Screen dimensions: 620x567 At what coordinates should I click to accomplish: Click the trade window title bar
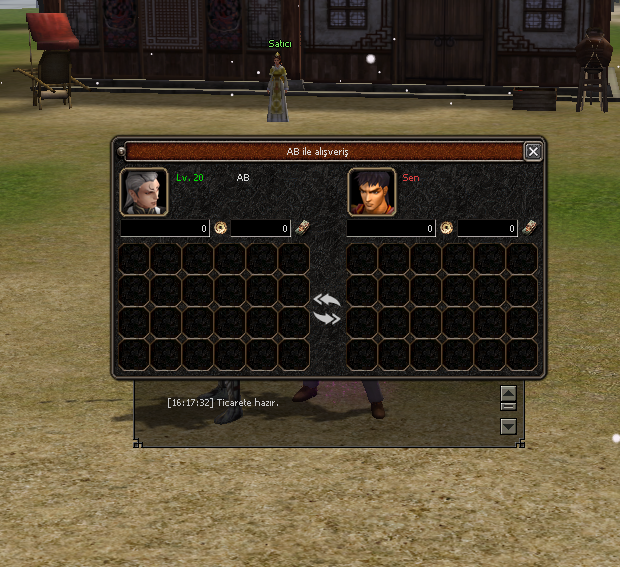[x=325, y=151]
